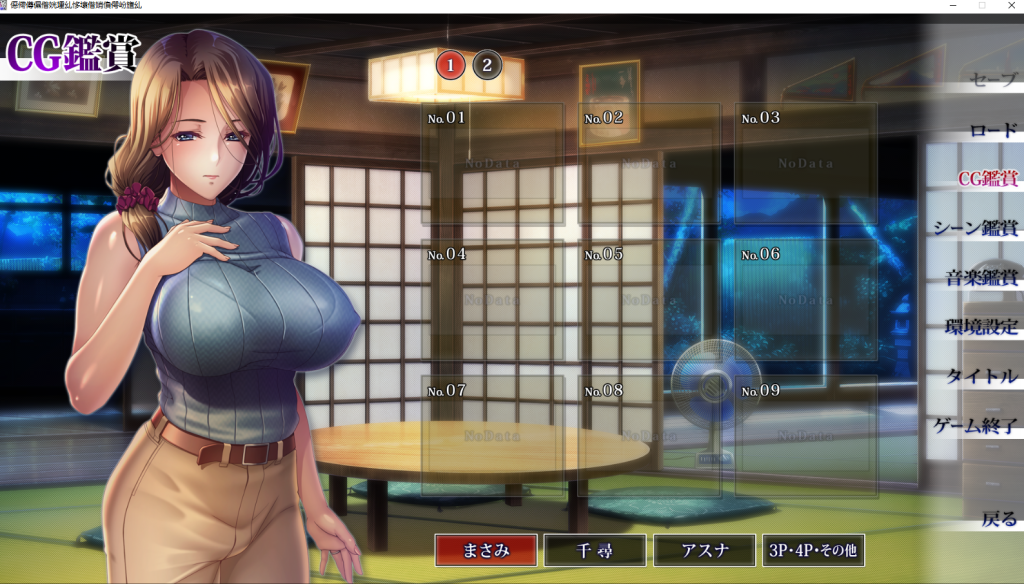Select the CG鑑賞 menu entry
The height and width of the screenshot is (584, 1024).
[x=986, y=179]
